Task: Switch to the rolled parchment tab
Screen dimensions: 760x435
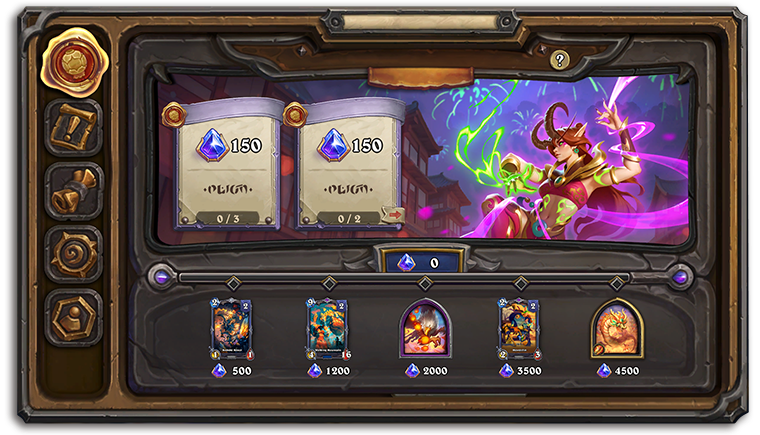Action: click(x=73, y=191)
